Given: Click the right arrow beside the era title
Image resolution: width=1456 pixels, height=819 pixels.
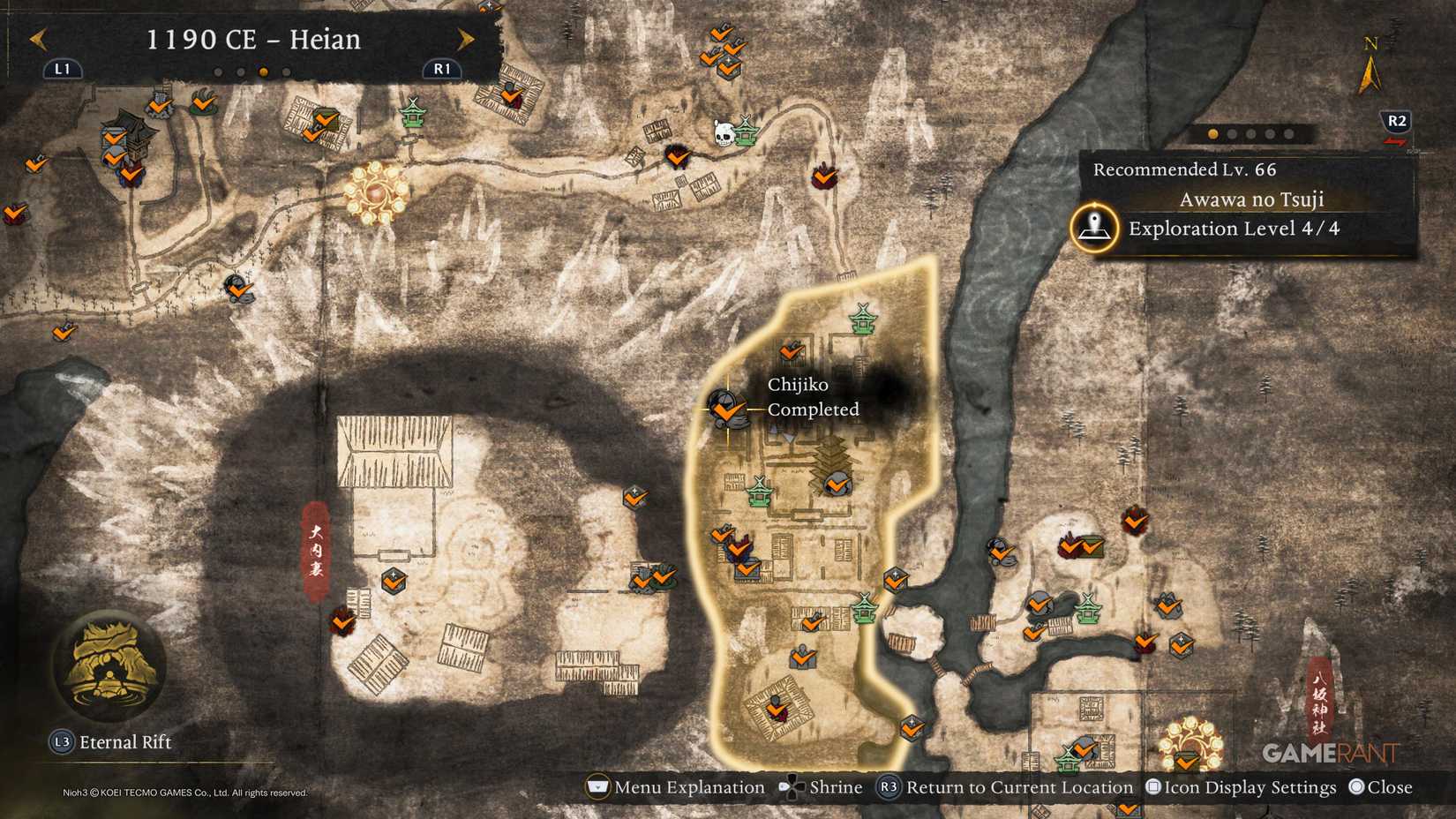Looking at the screenshot, I should click(466, 39).
